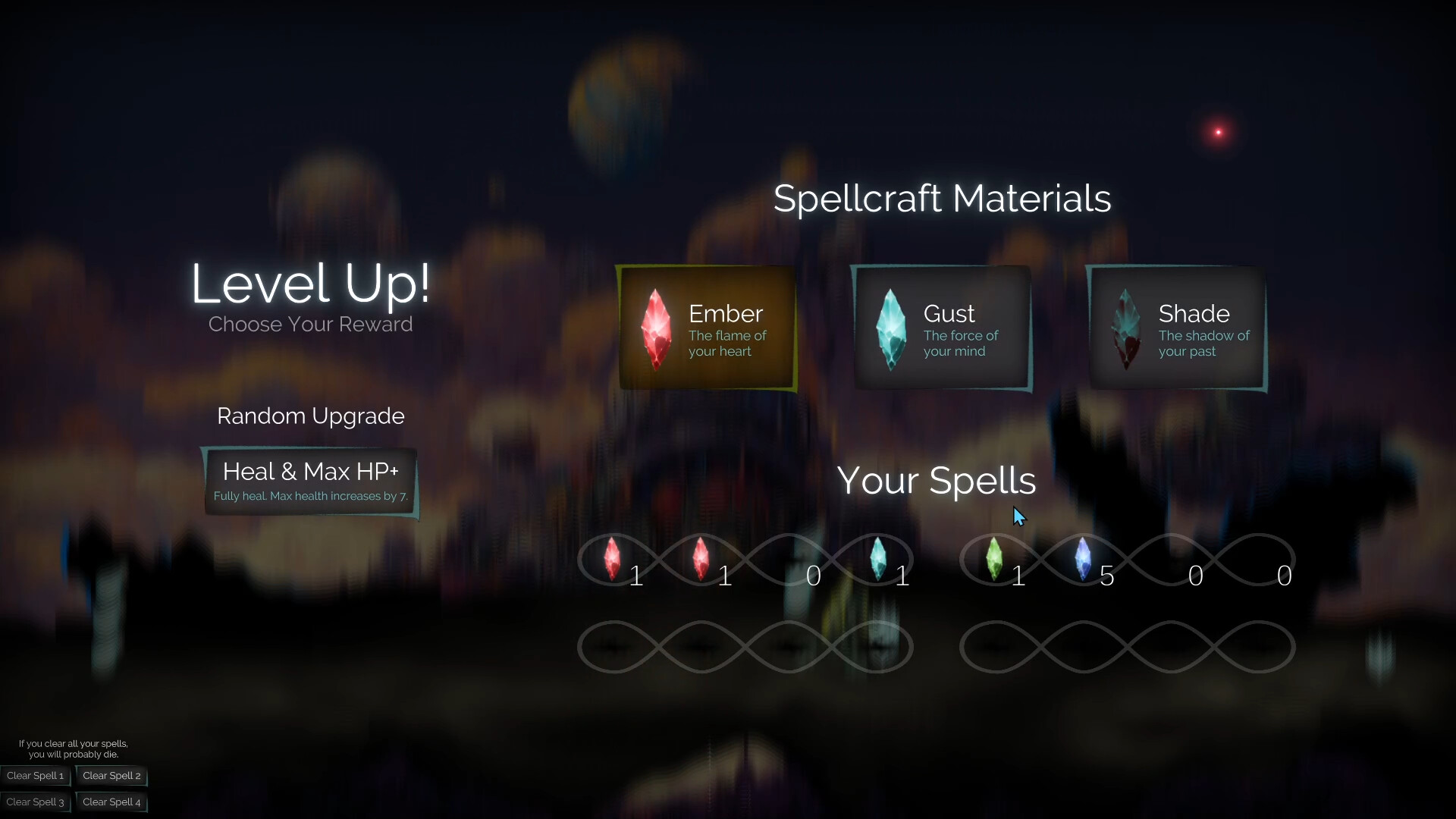Image resolution: width=1456 pixels, height=819 pixels.
Task: Click the cyan gust gem in Spell 1
Action: tap(880, 559)
